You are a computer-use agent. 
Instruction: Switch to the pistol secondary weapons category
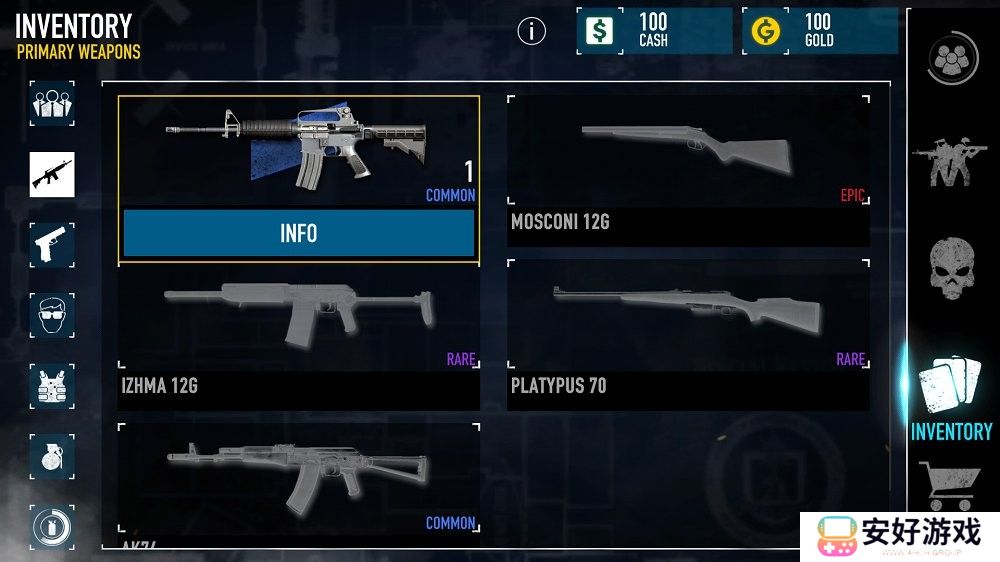coord(52,244)
